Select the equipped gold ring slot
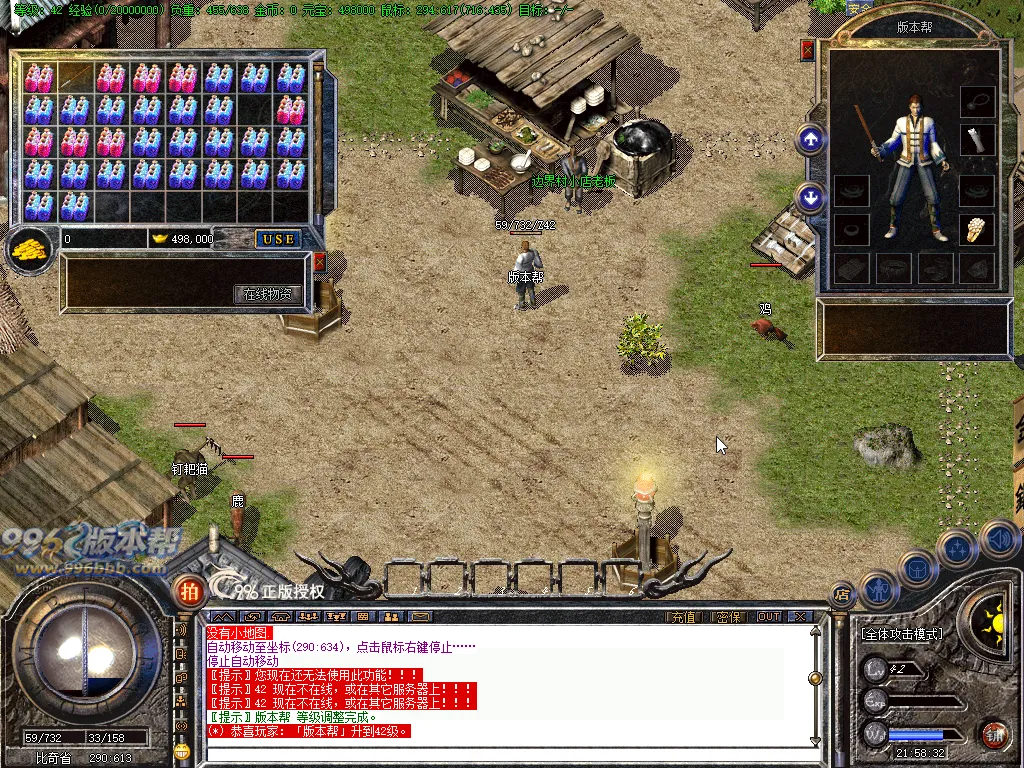Screen dimensions: 1024x768 [977, 229]
